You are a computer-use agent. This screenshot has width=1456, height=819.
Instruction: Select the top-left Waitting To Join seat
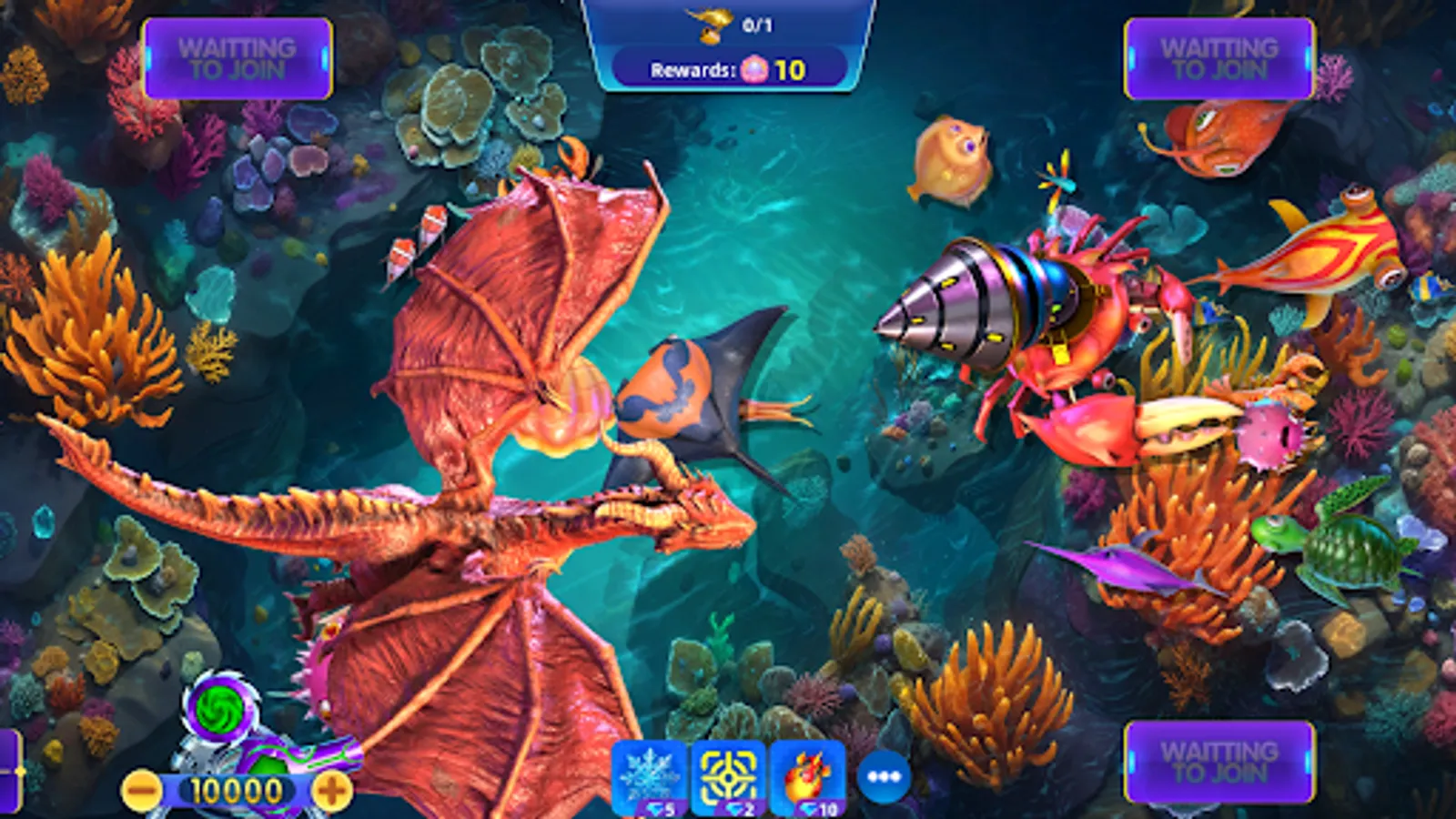click(x=235, y=56)
